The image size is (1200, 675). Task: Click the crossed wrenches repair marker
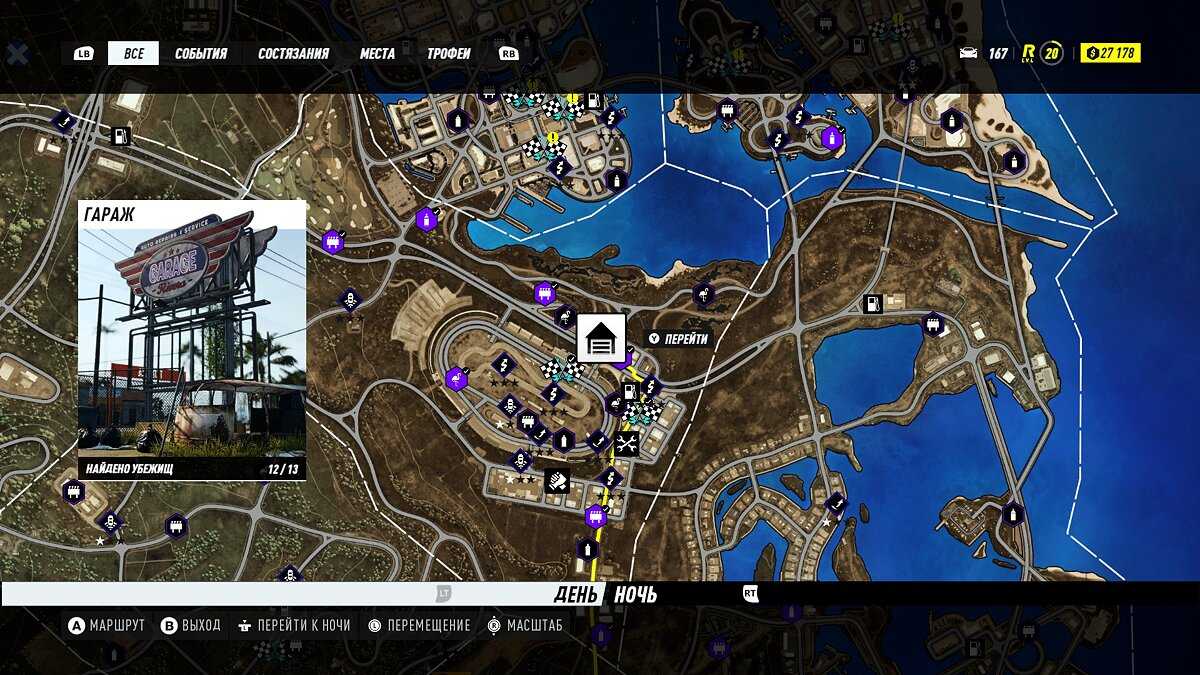[627, 443]
